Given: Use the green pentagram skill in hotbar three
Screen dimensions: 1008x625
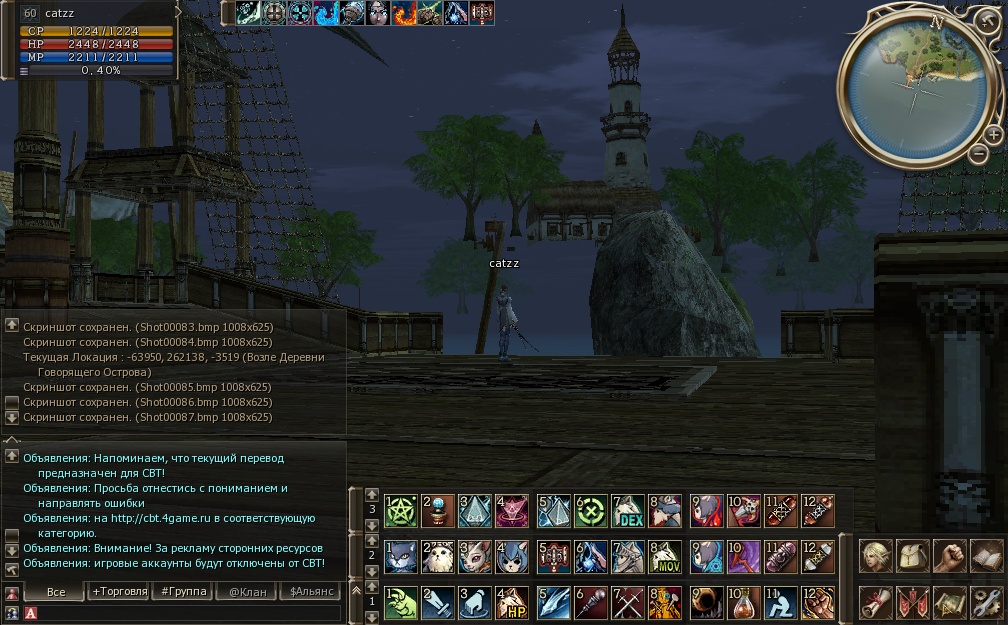Looking at the screenshot, I should [x=400, y=511].
